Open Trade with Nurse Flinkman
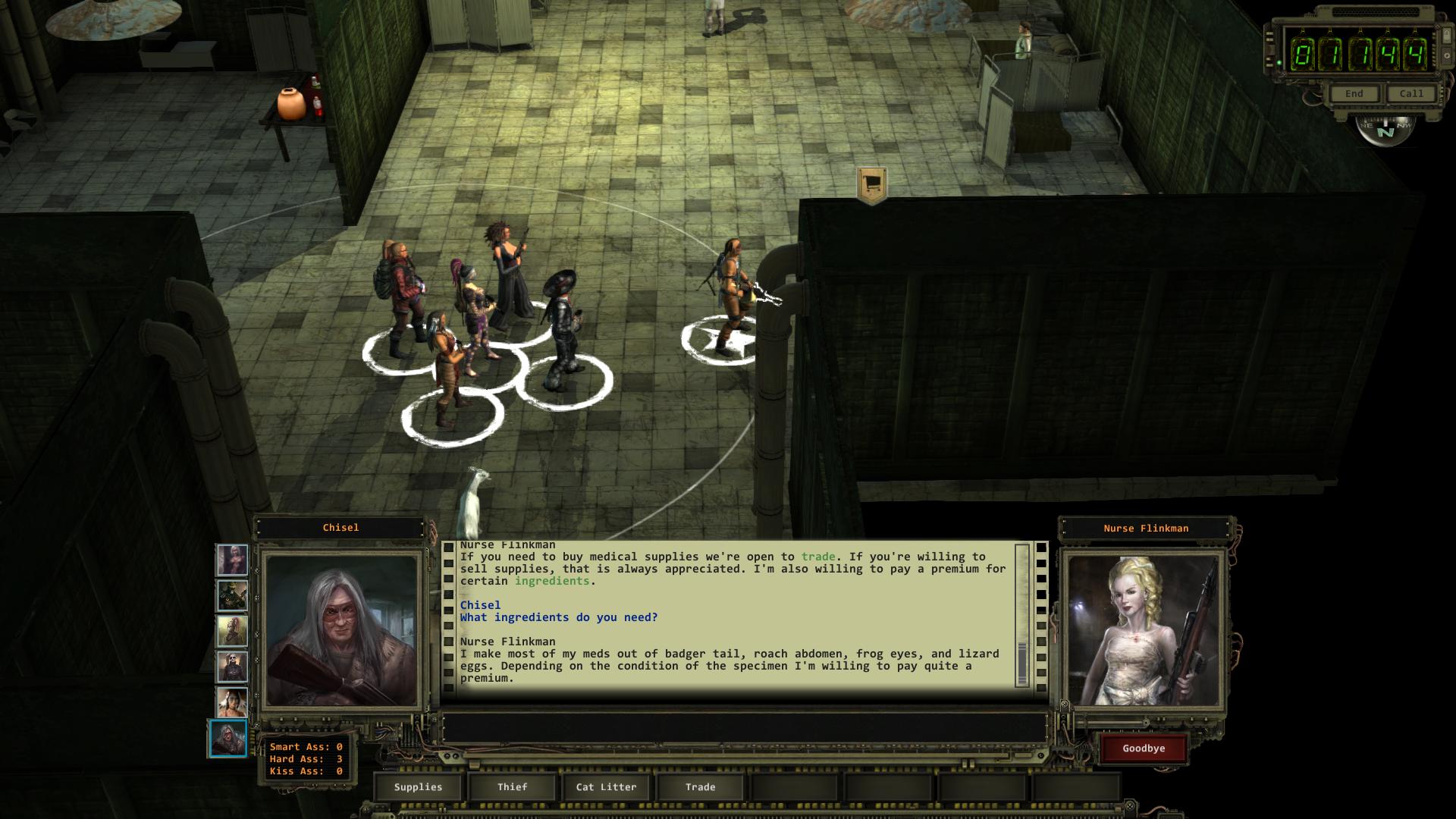 700,787
